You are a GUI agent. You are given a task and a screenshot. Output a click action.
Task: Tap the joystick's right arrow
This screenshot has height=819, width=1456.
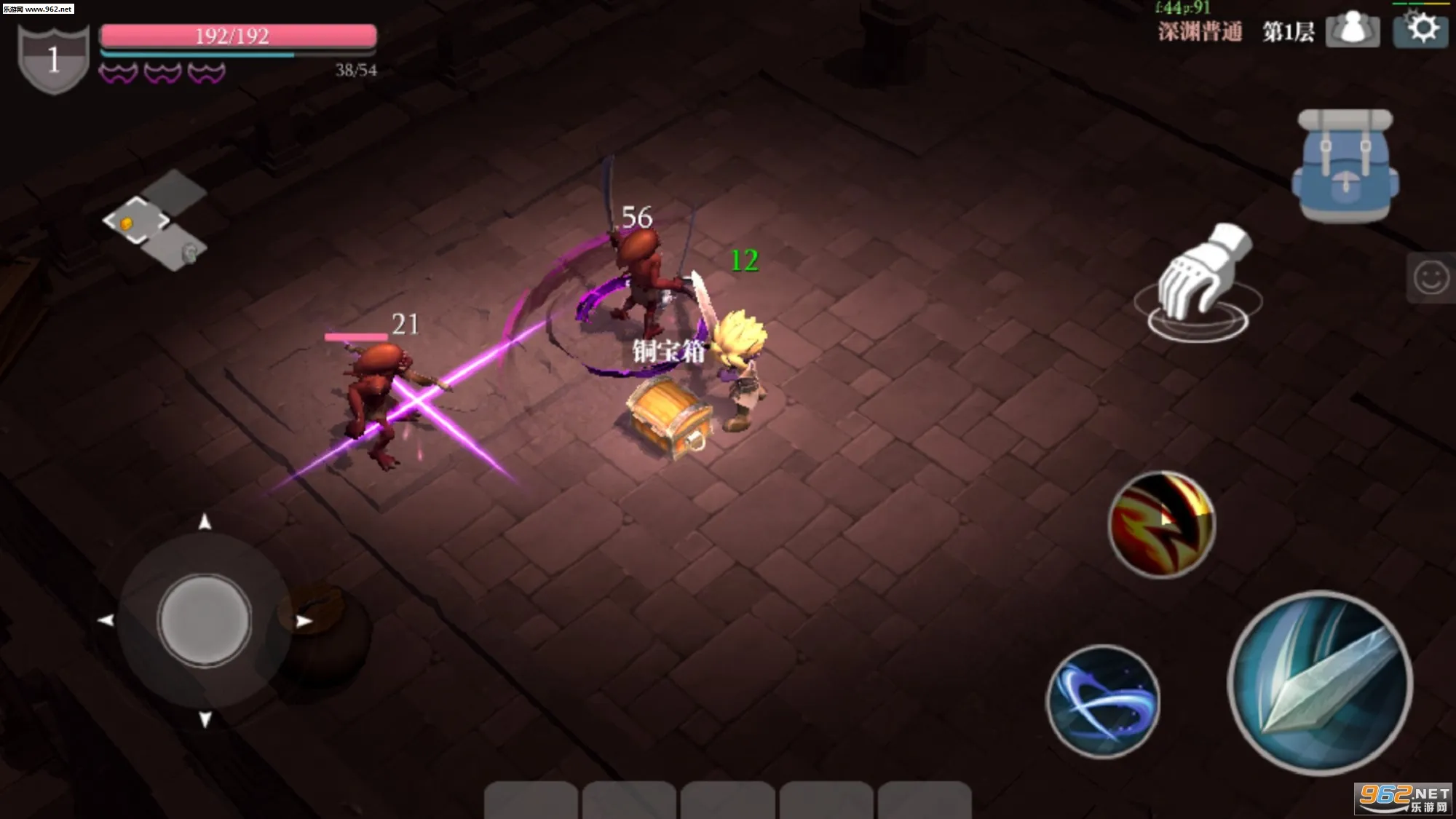click(304, 621)
